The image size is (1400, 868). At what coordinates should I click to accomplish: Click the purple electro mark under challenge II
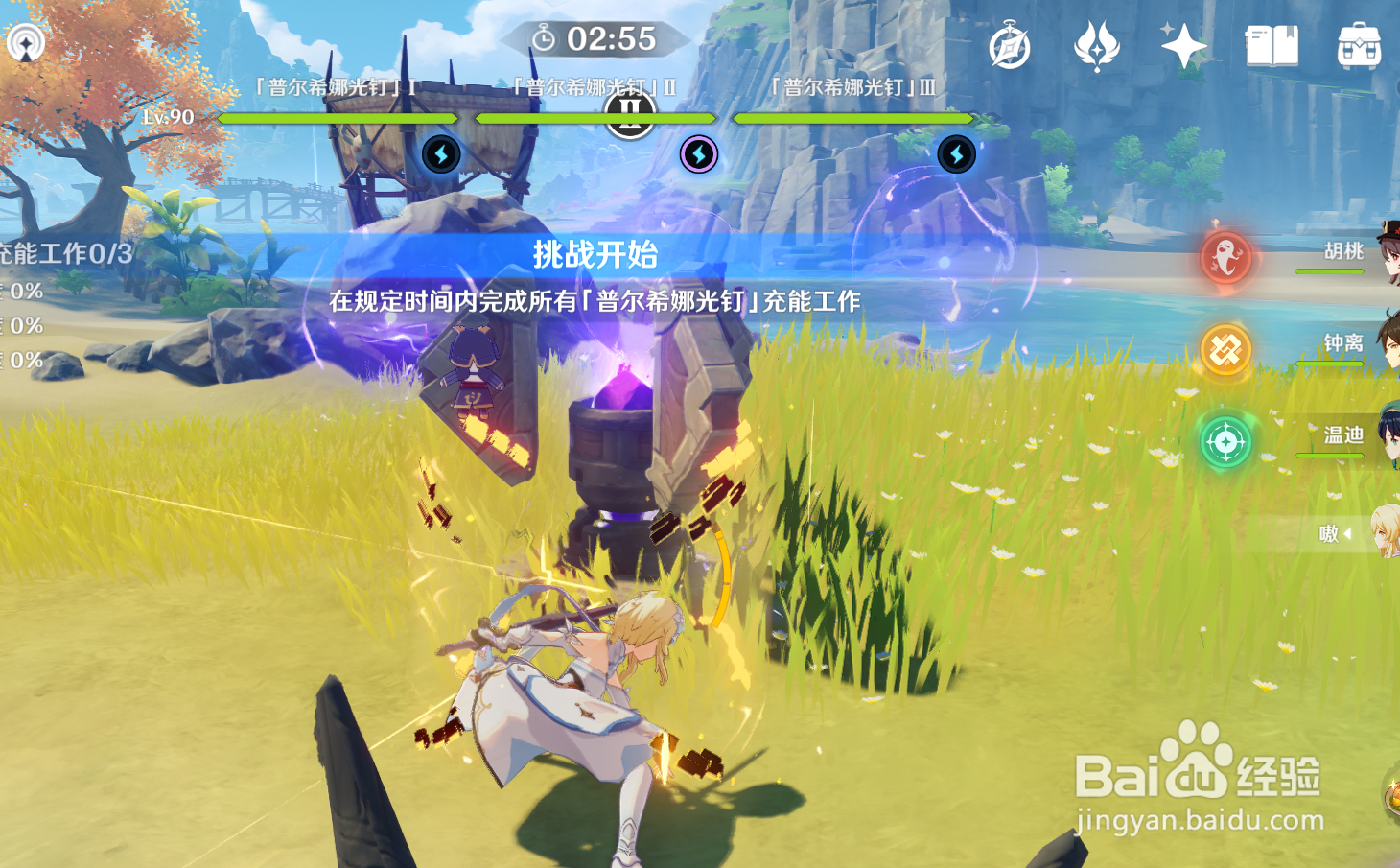[698, 156]
